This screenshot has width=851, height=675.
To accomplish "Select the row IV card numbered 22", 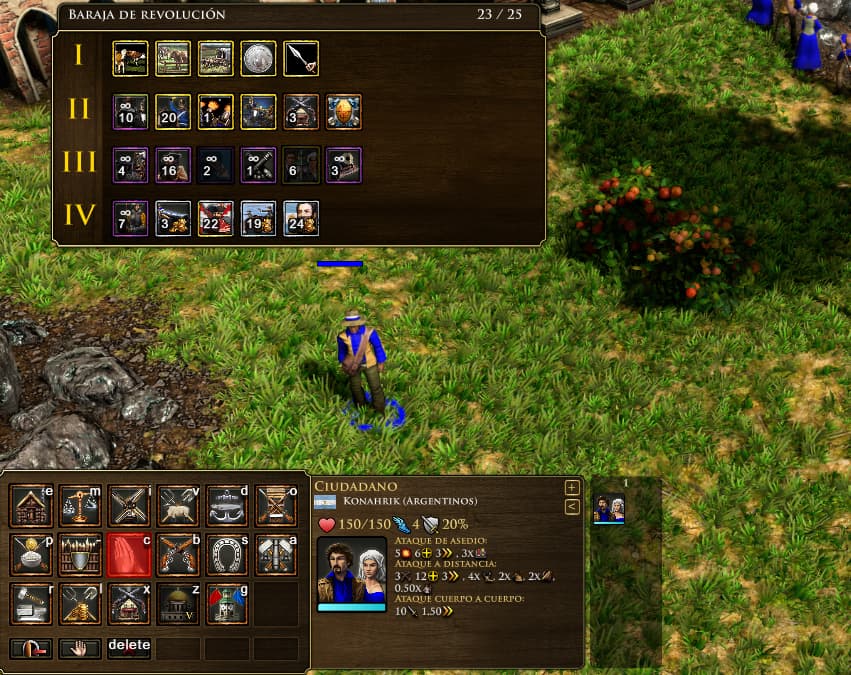I will pyautogui.click(x=216, y=219).
